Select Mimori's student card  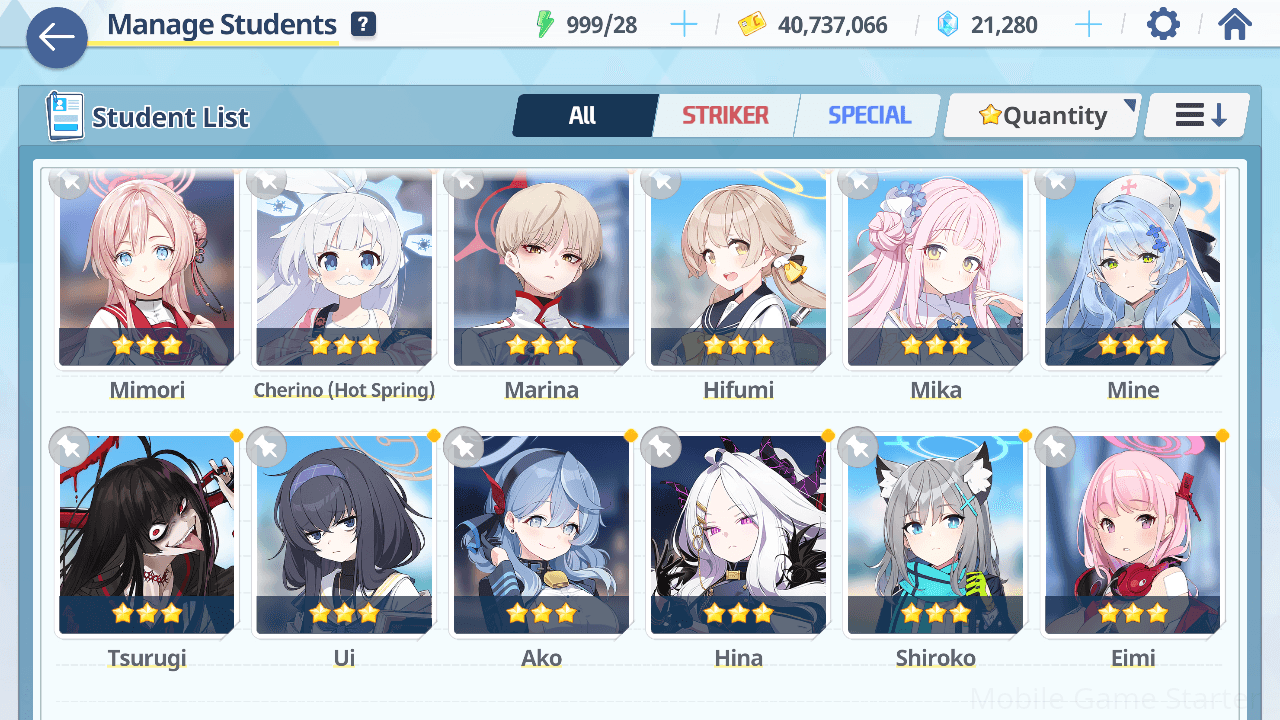(x=147, y=270)
